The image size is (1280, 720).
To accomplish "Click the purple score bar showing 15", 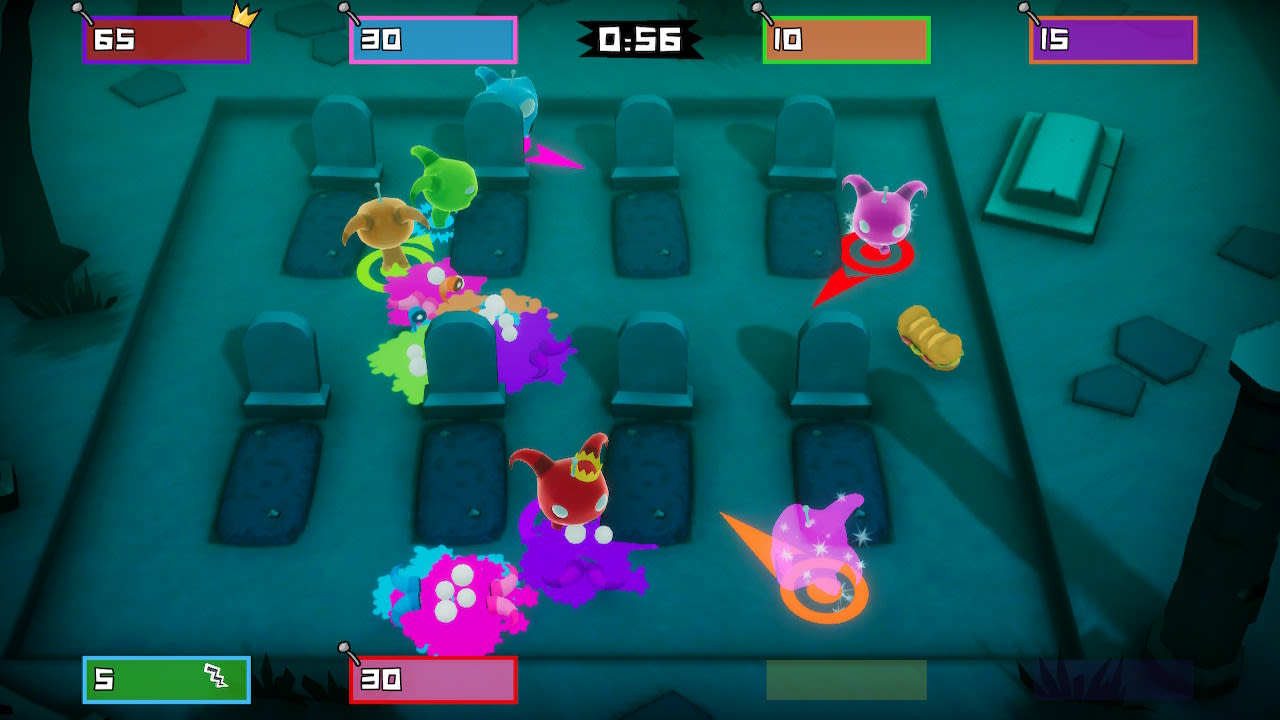I will pyautogui.click(x=1111, y=40).
